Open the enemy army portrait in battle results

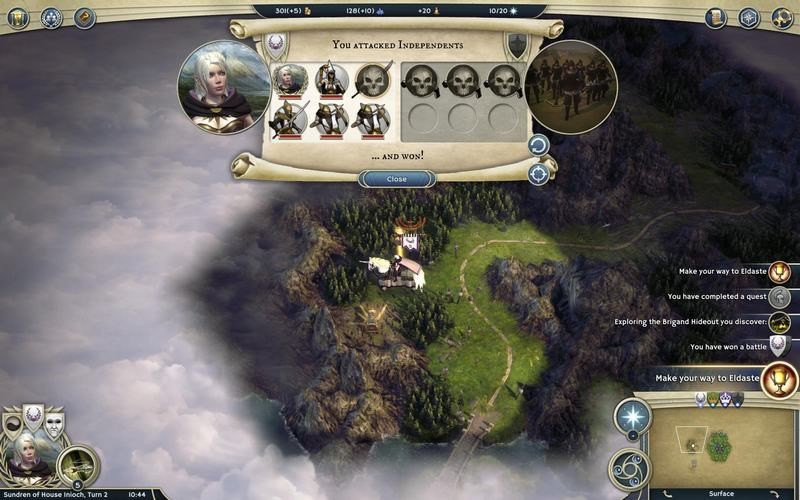[572, 87]
